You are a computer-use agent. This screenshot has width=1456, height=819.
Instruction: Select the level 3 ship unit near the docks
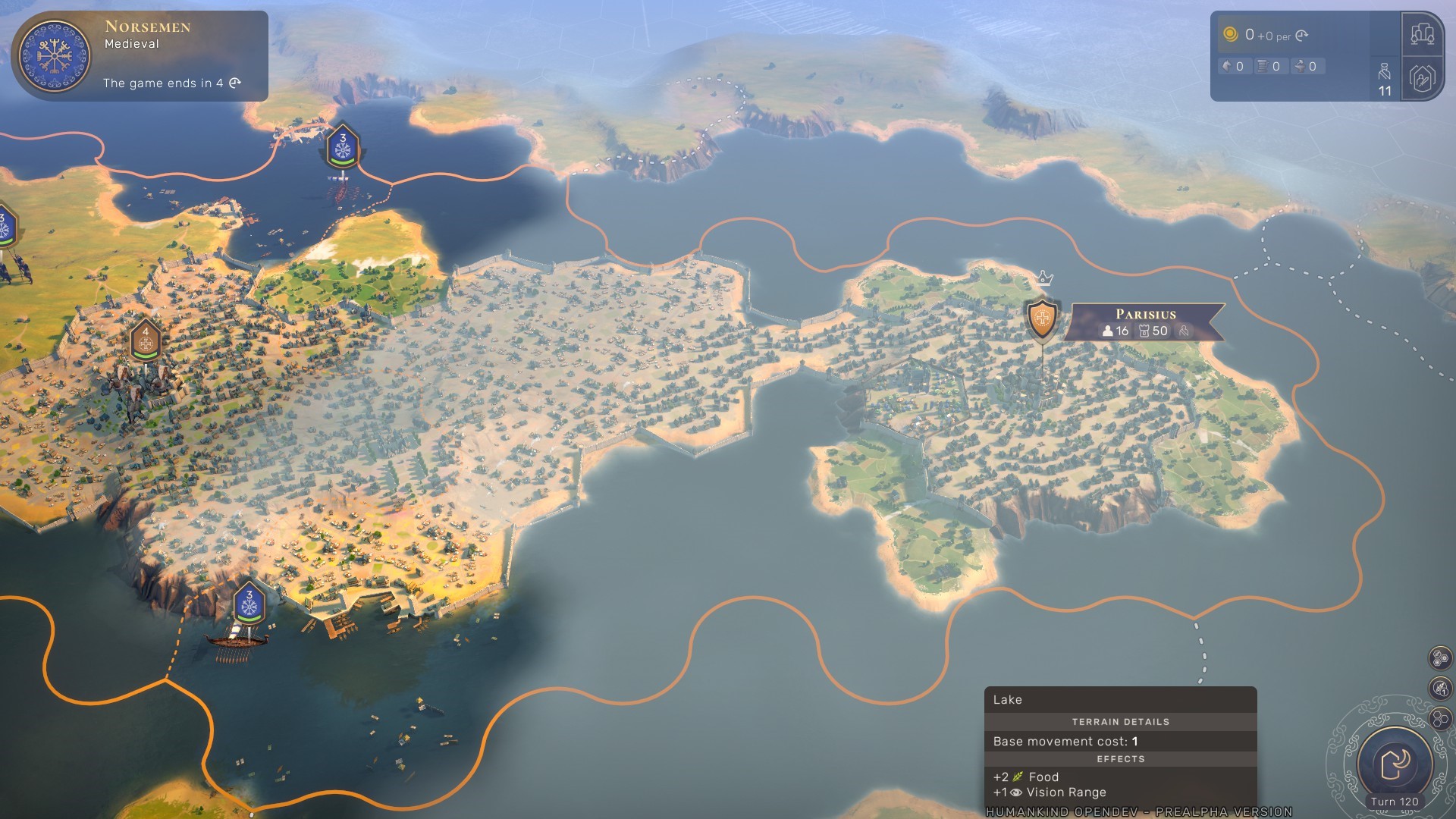[x=249, y=604]
